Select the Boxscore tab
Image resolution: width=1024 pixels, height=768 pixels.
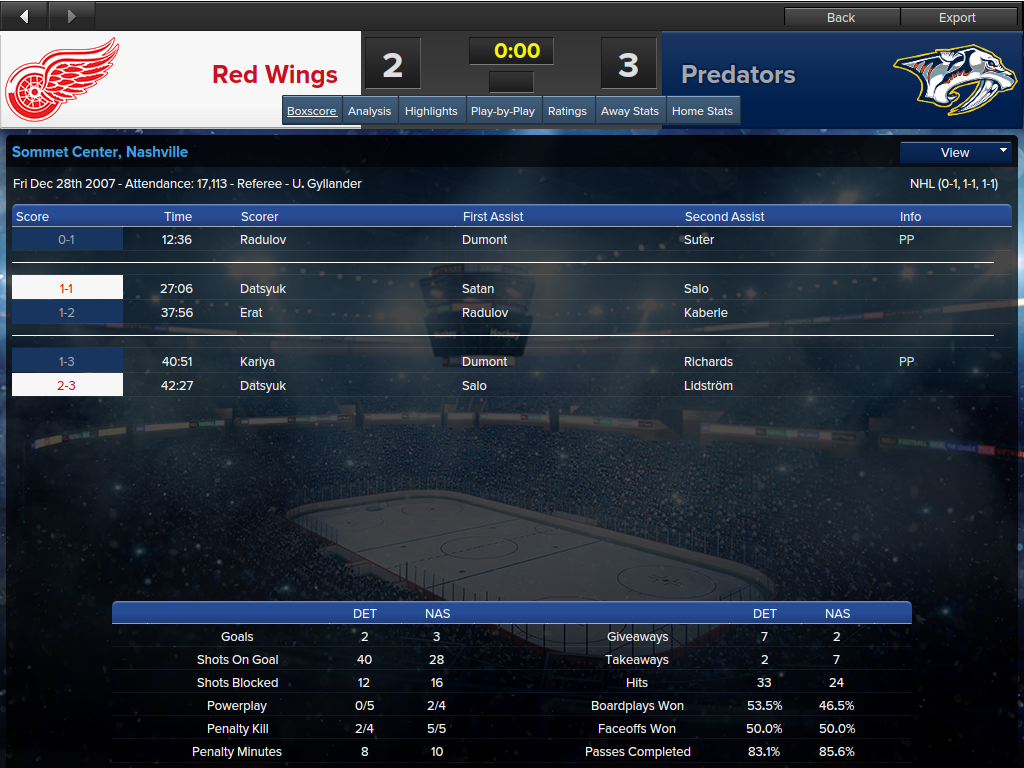(312, 111)
